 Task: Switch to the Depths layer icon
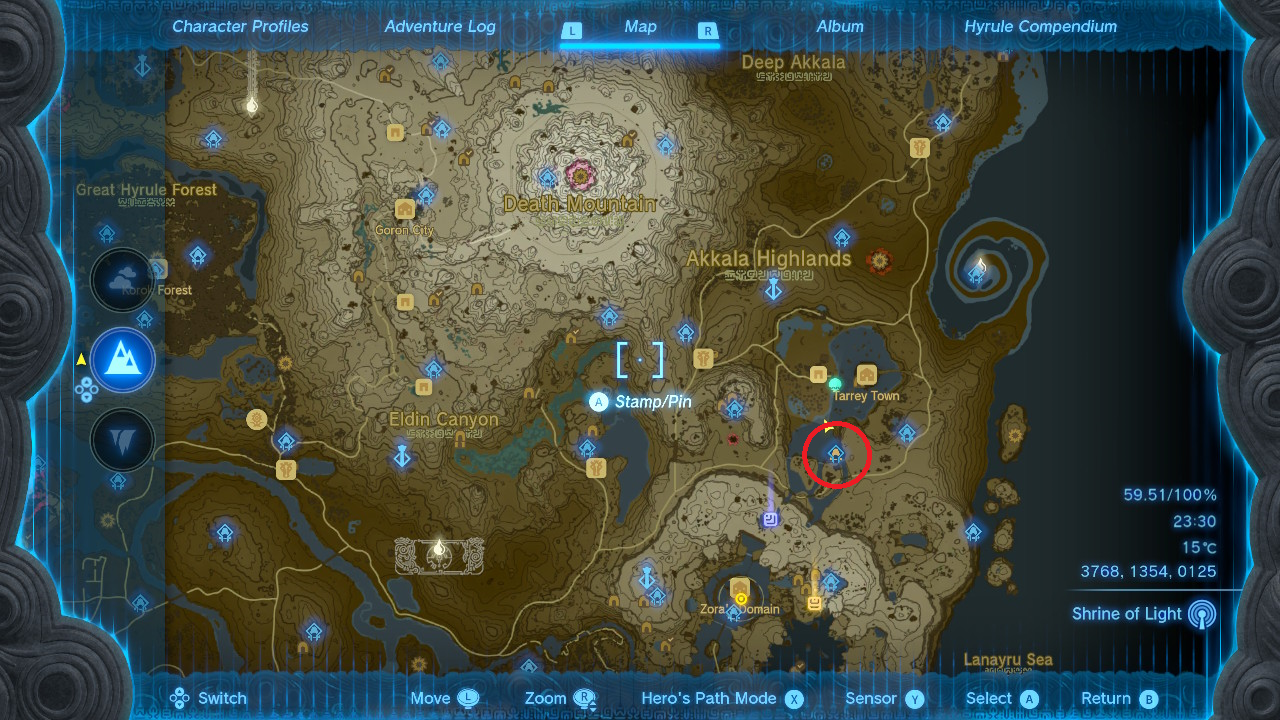pyautogui.click(x=122, y=440)
